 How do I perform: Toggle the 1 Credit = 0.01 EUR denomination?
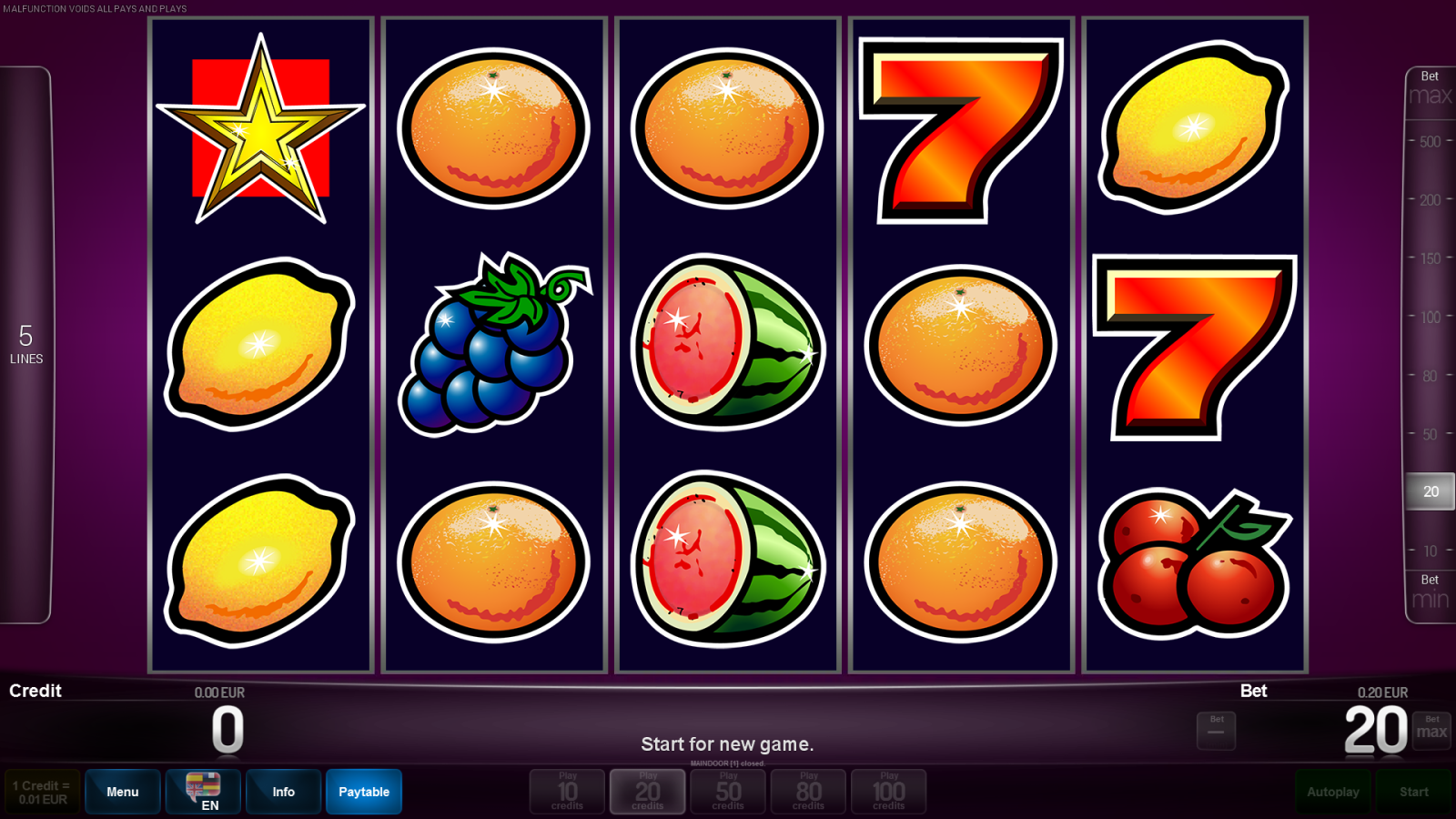[x=42, y=792]
